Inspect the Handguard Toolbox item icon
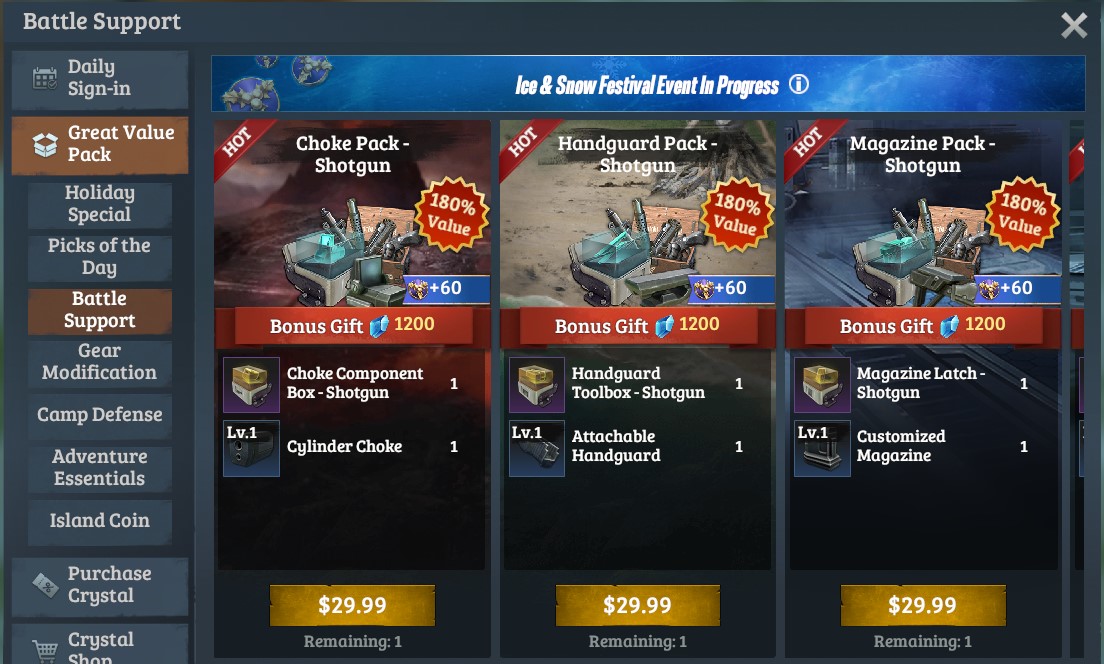The width and height of the screenshot is (1104, 664). (536, 384)
